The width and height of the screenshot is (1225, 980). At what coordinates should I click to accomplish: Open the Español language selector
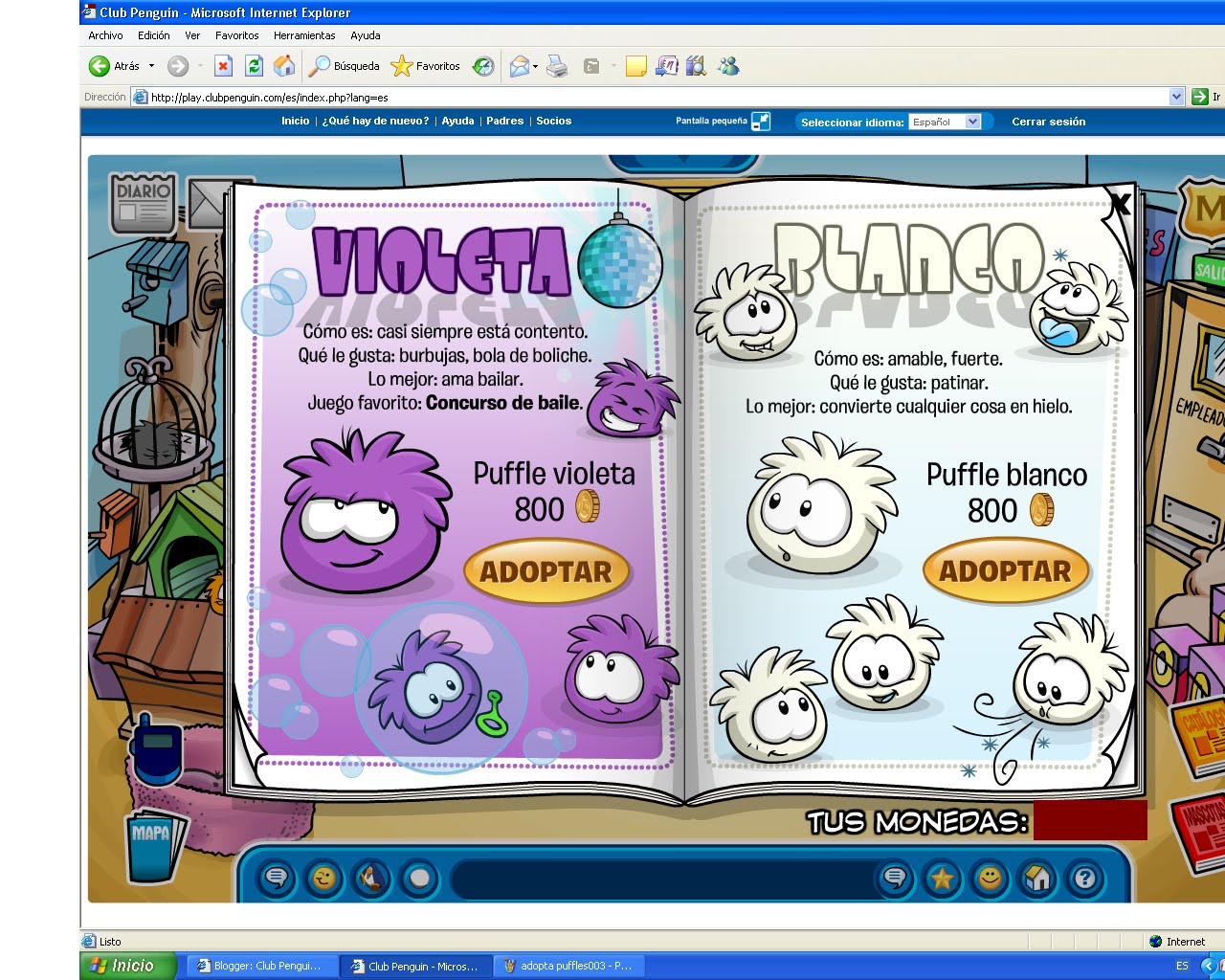pyautogui.click(x=946, y=122)
